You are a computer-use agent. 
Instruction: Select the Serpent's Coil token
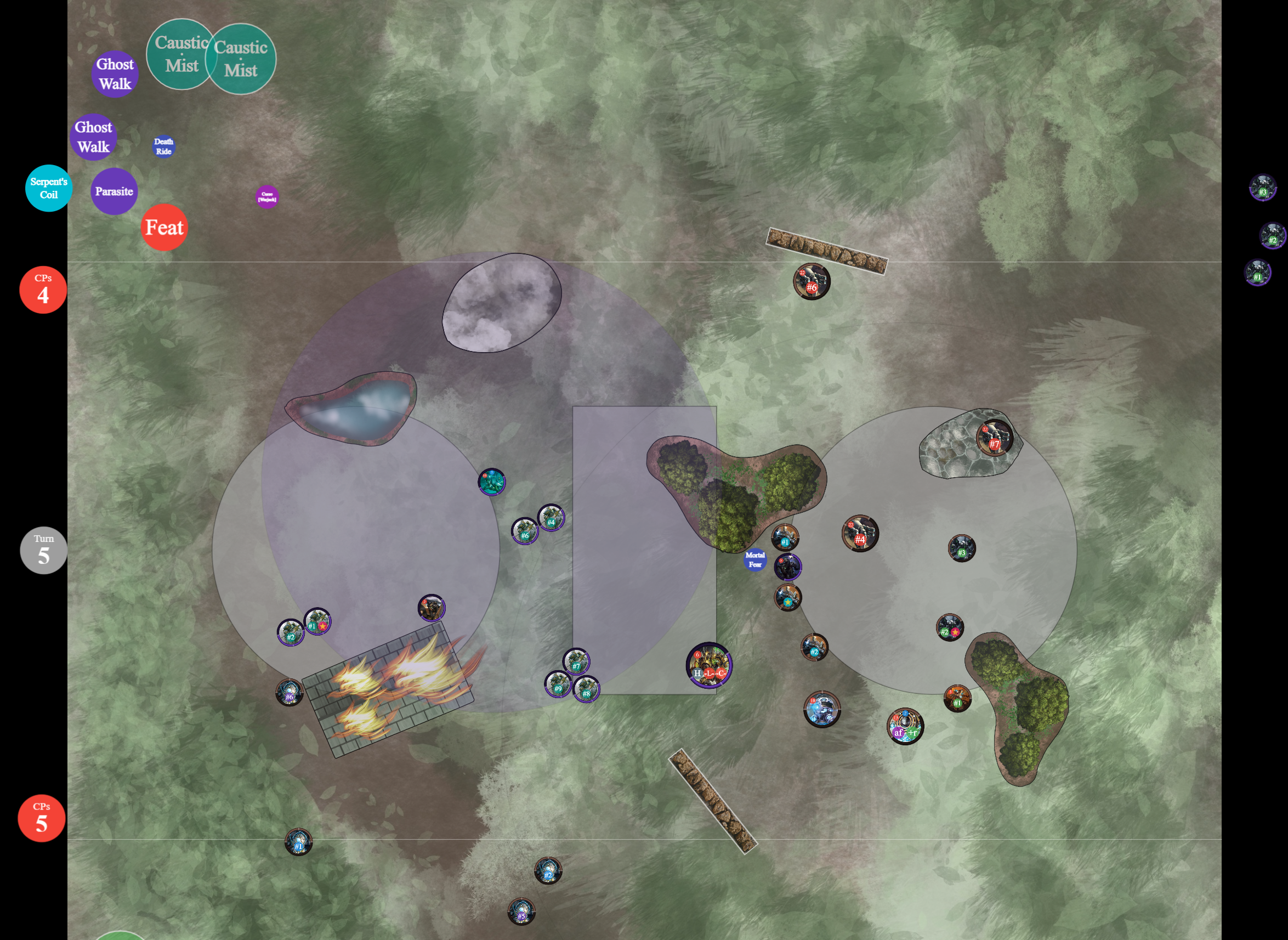pyautogui.click(x=49, y=188)
